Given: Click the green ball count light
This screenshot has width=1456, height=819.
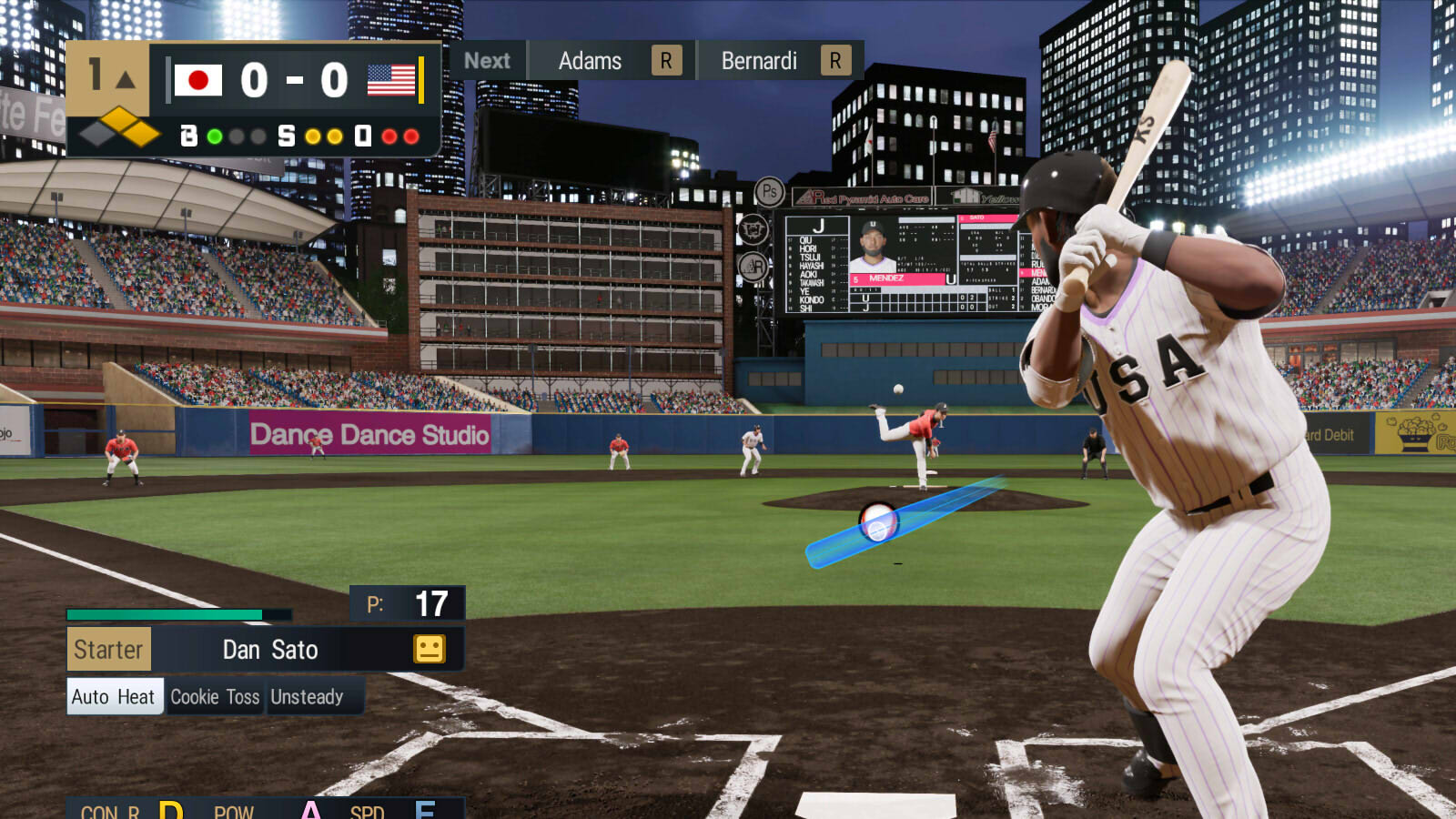Looking at the screenshot, I should pyautogui.click(x=216, y=136).
